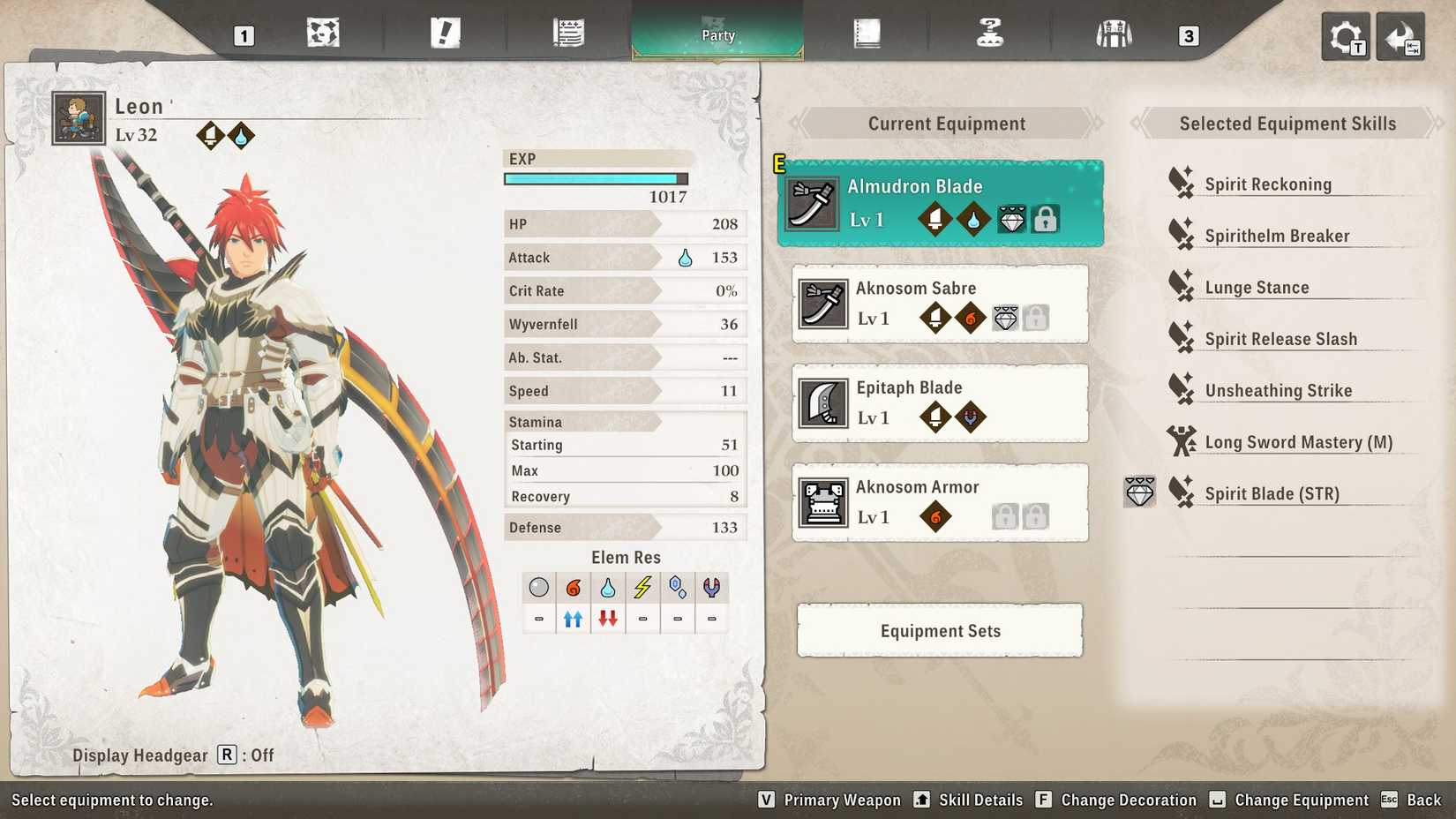Viewport: 1456px width, 819px height.
Task: Open the settings gear icon
Action: pos(1344,36)
